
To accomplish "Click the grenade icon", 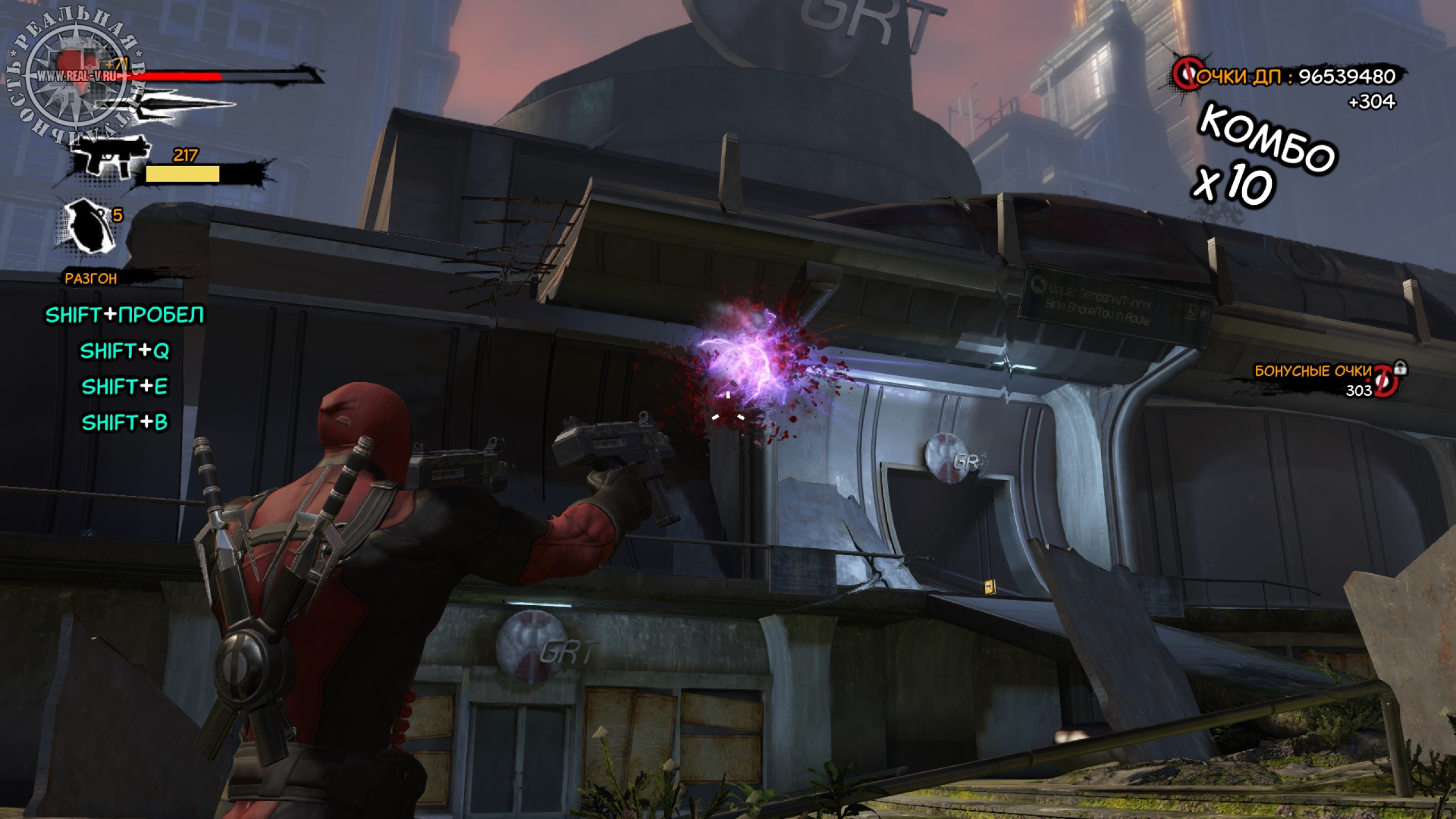I will (x=86, y=225).
